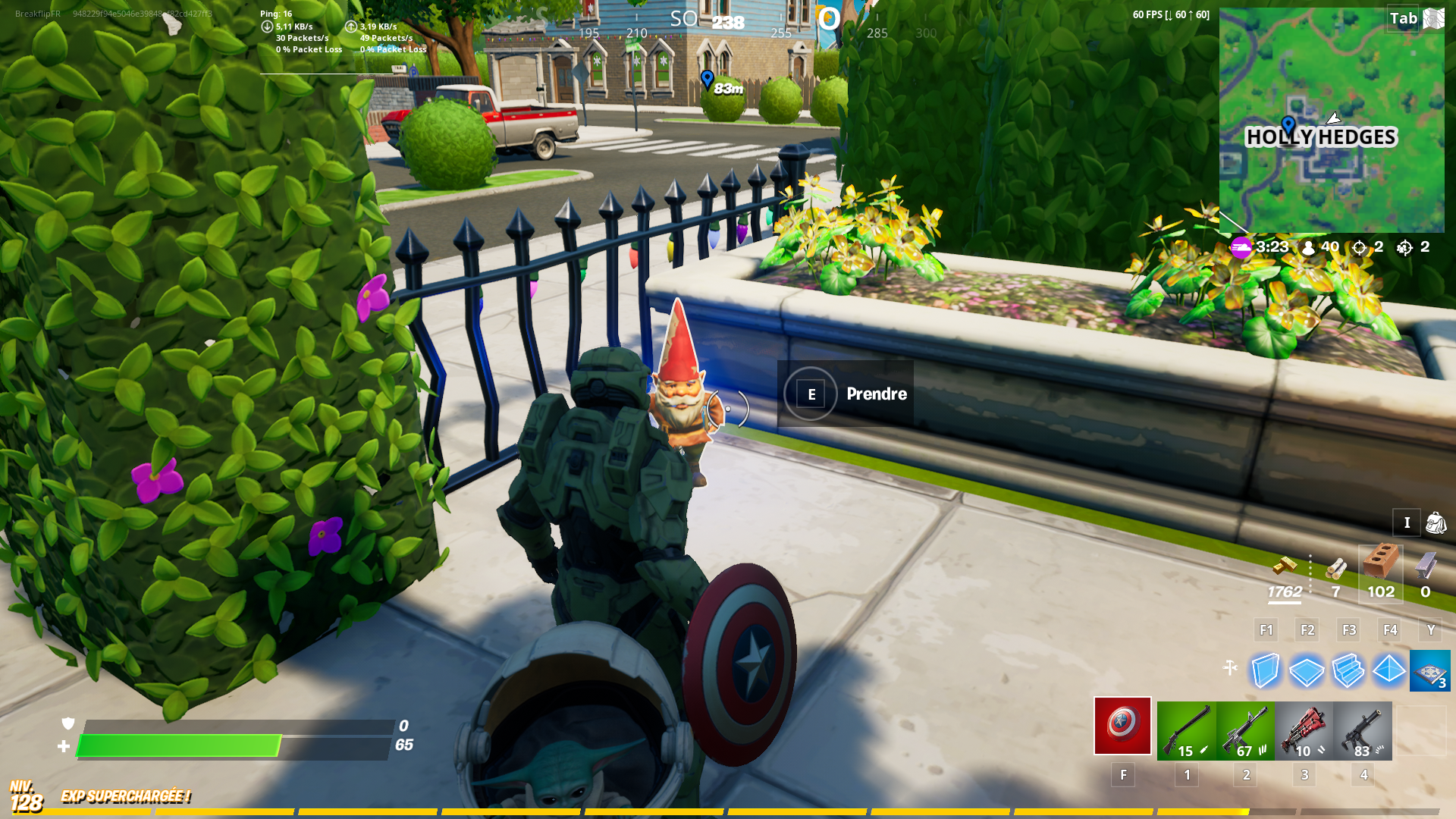The image size is (1456, 819).
Task: Equip the assault rifle in slot 2
Action: pos(1244,728)
